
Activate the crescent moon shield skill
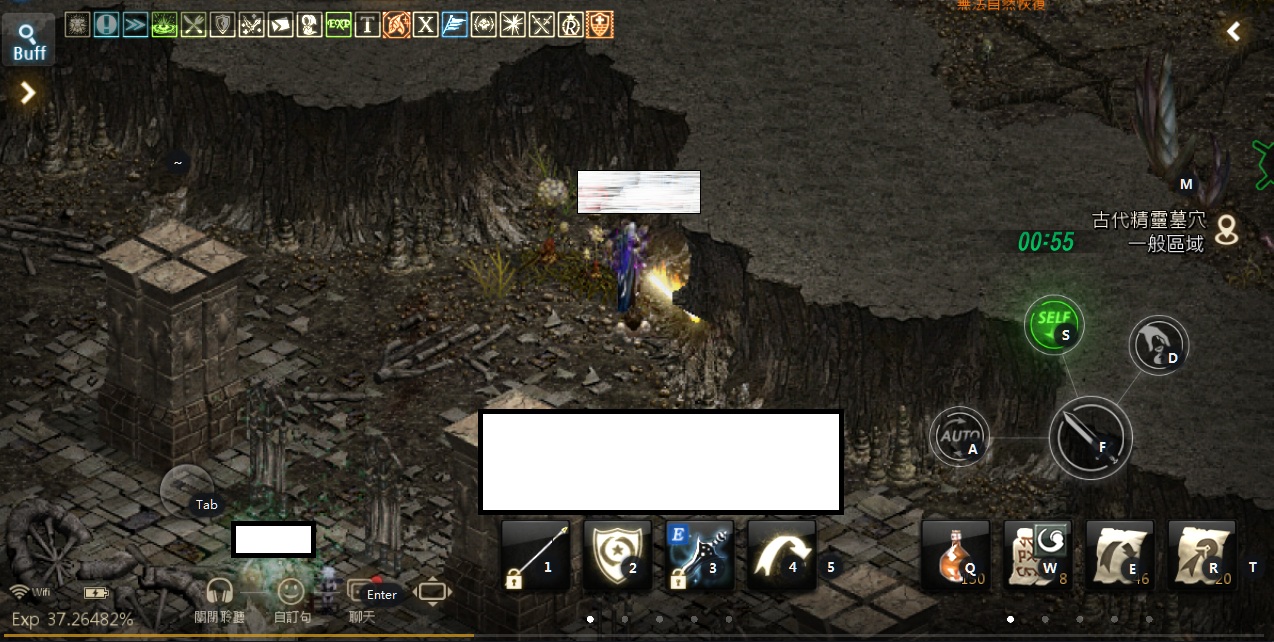[617, 555]
